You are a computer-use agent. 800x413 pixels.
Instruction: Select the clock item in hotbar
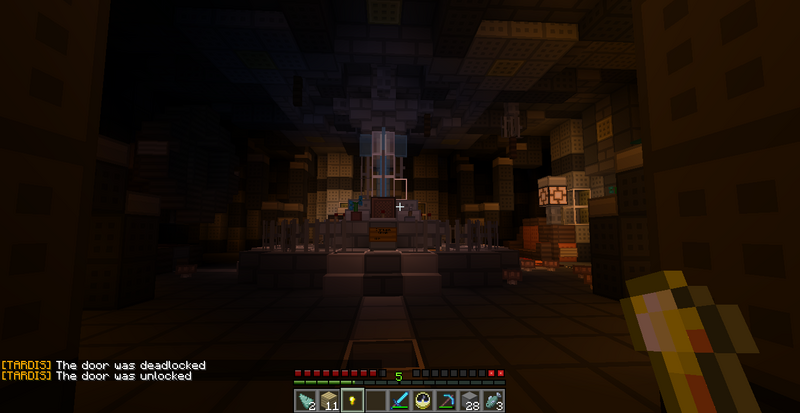coord(423,400)
